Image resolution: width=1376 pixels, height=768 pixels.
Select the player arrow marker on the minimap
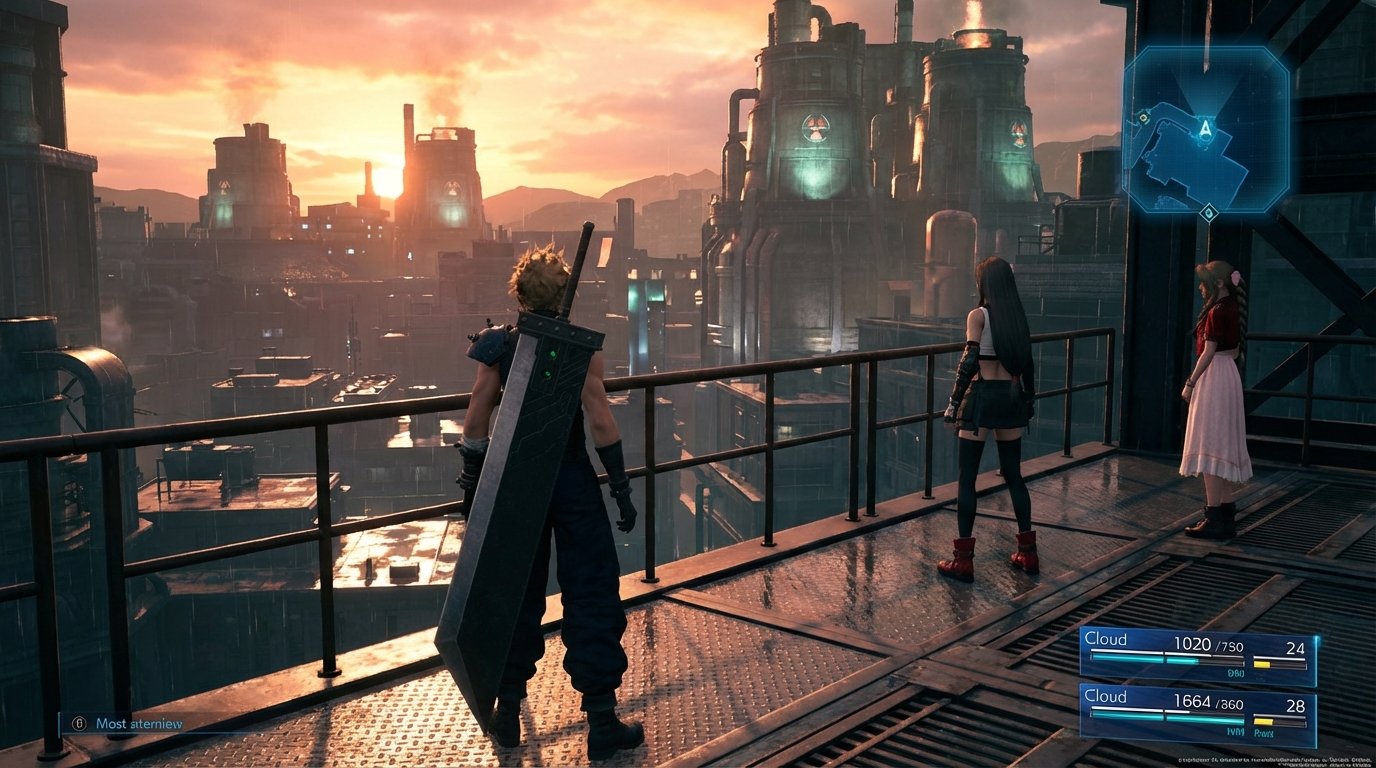click(x=1205, y=129)
